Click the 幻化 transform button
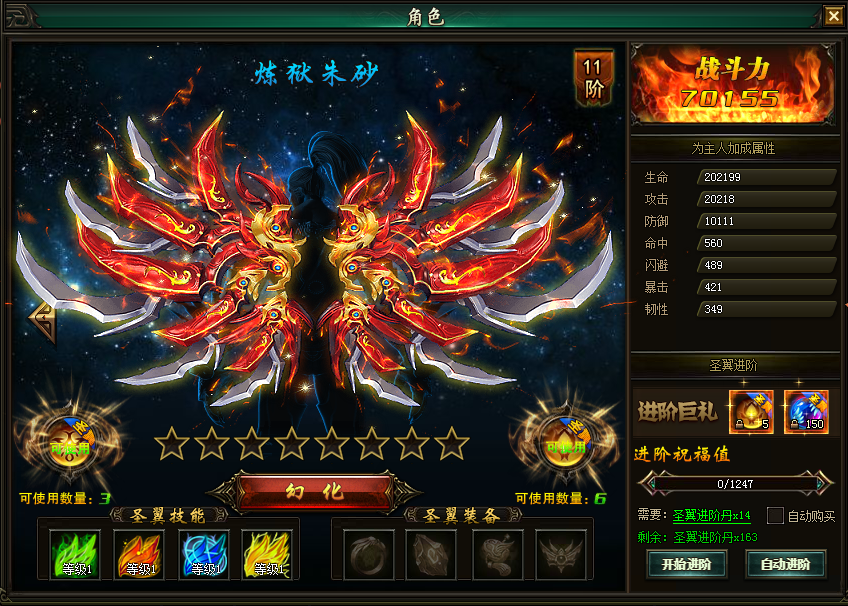Viewport: 848px width, 606px height. coord(313,491)
